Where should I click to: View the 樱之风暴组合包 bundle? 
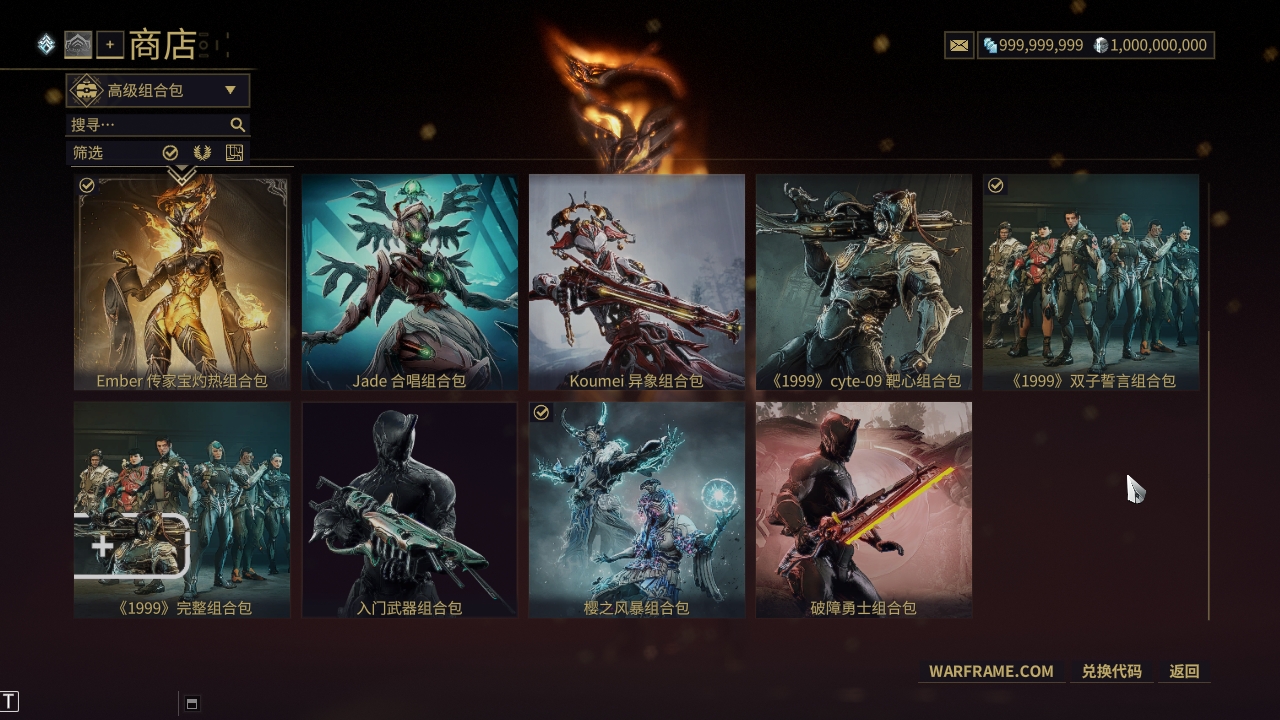(636, 509)
